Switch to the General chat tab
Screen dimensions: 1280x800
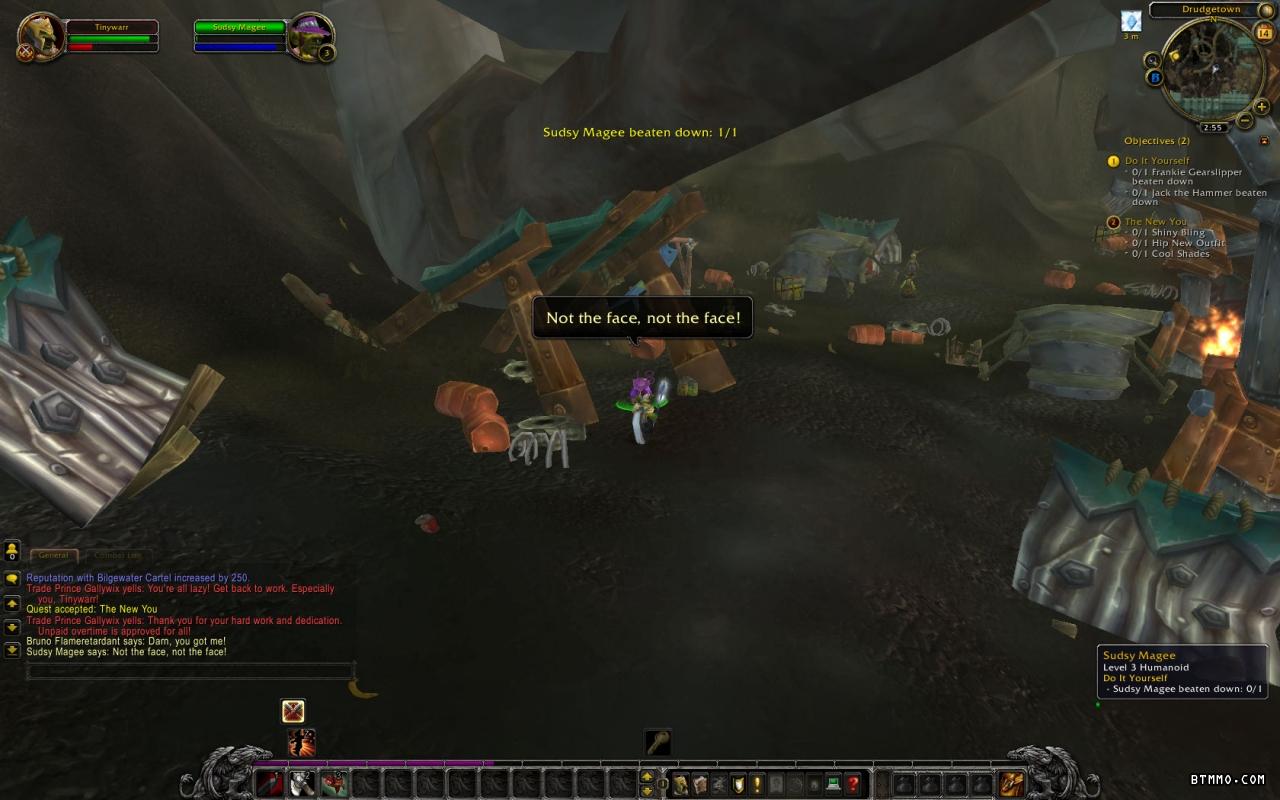point(54,555)
